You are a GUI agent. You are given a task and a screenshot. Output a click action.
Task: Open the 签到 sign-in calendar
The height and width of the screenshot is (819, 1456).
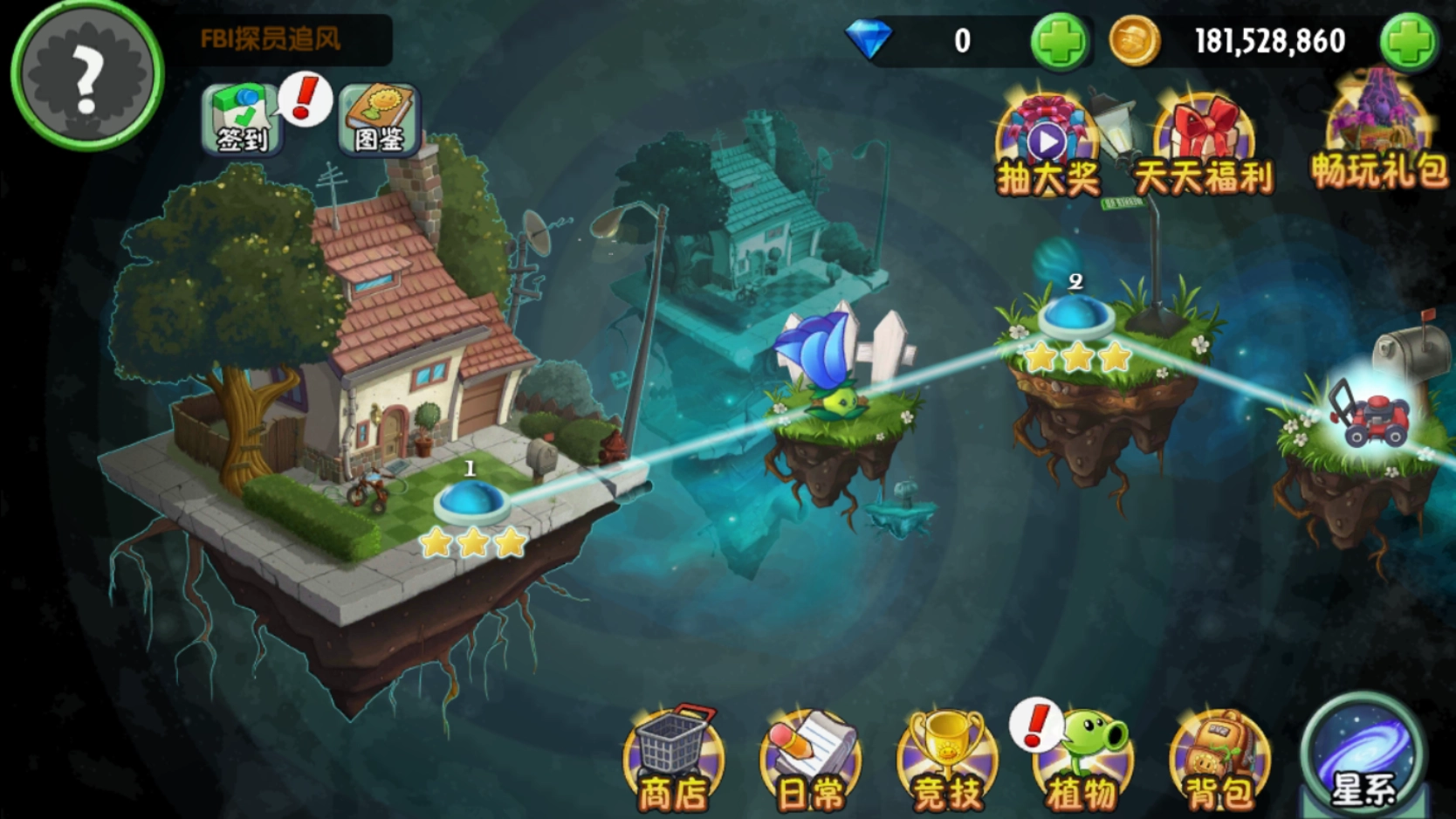pos(242,120)
